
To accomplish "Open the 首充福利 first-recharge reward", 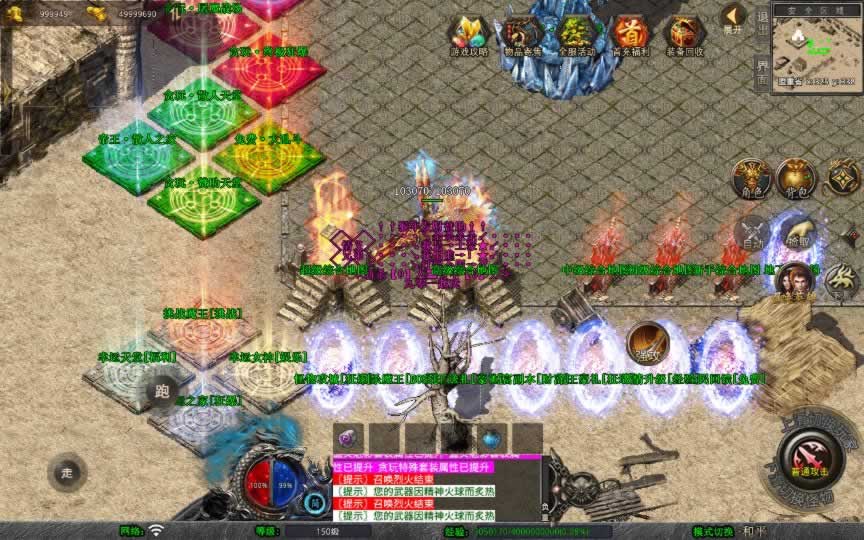I will (x=630, y=34).
